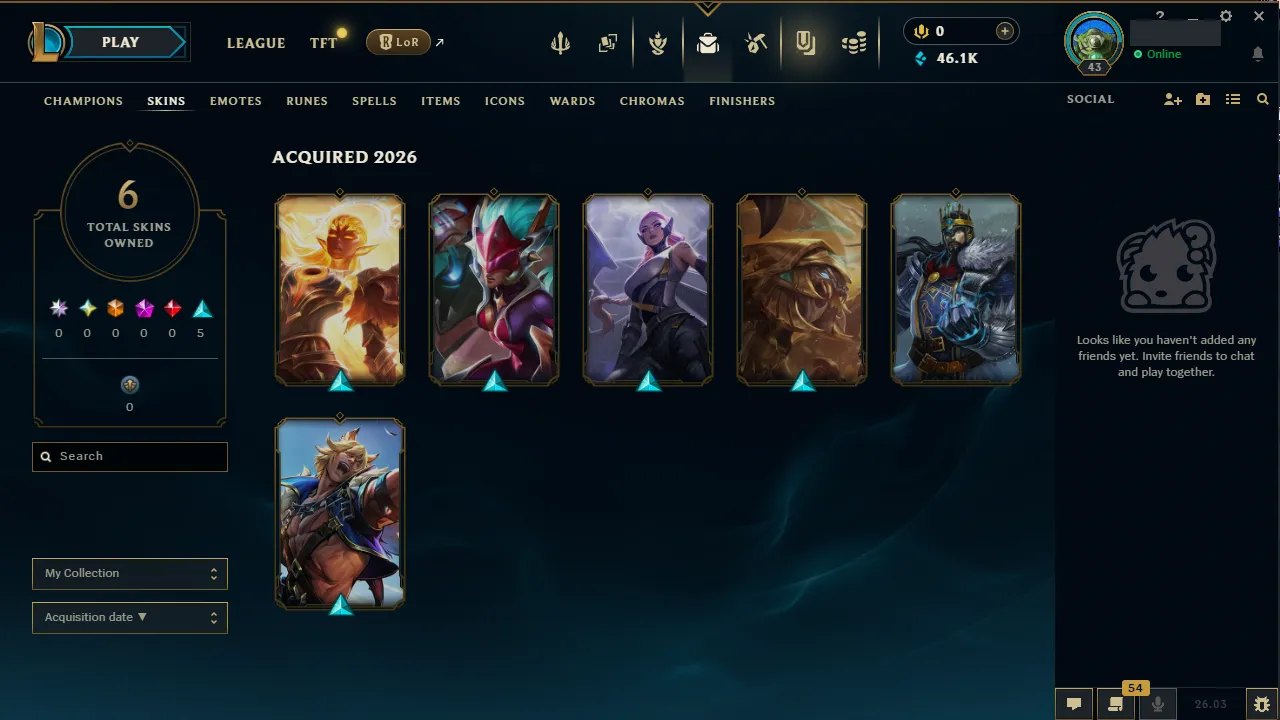Expand the chevron at the top center
Image resolution: width=1280 pixels, height=720 pixels.
point(708,8)
